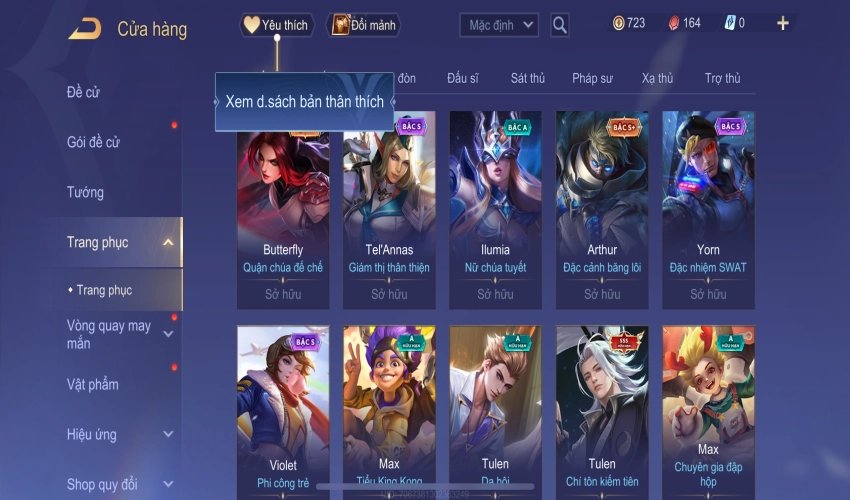Expand the Vòng quay may mắn menu

click(x=168, y=334)
